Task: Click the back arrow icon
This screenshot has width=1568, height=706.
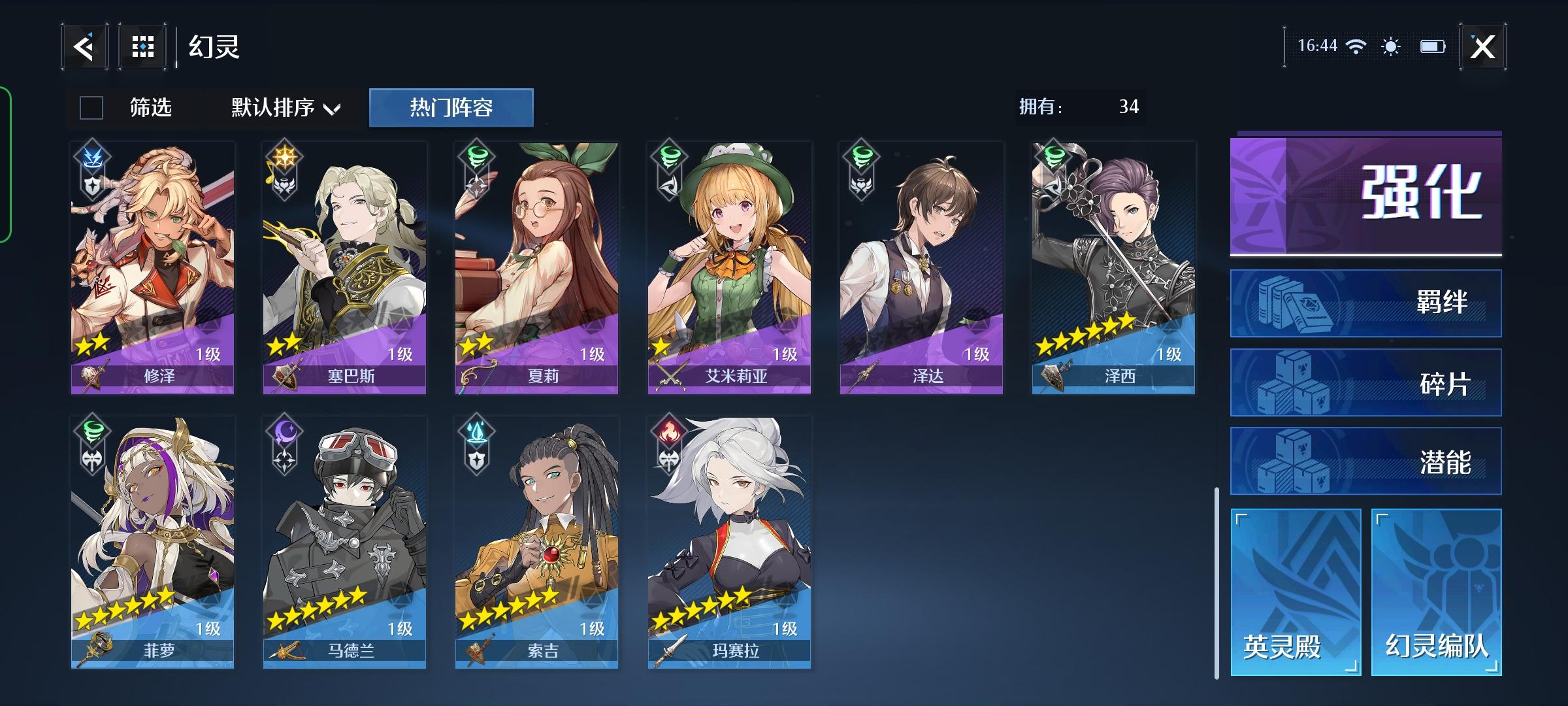Action: (86, 46)
